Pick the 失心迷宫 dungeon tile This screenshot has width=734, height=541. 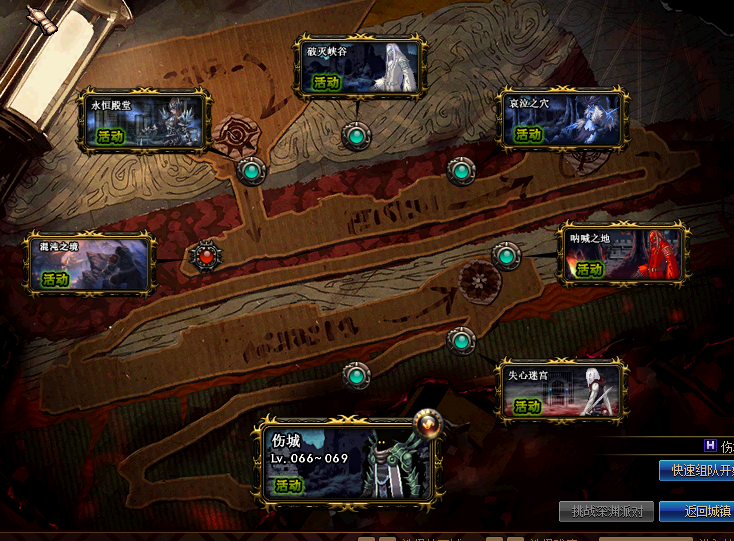563,391
